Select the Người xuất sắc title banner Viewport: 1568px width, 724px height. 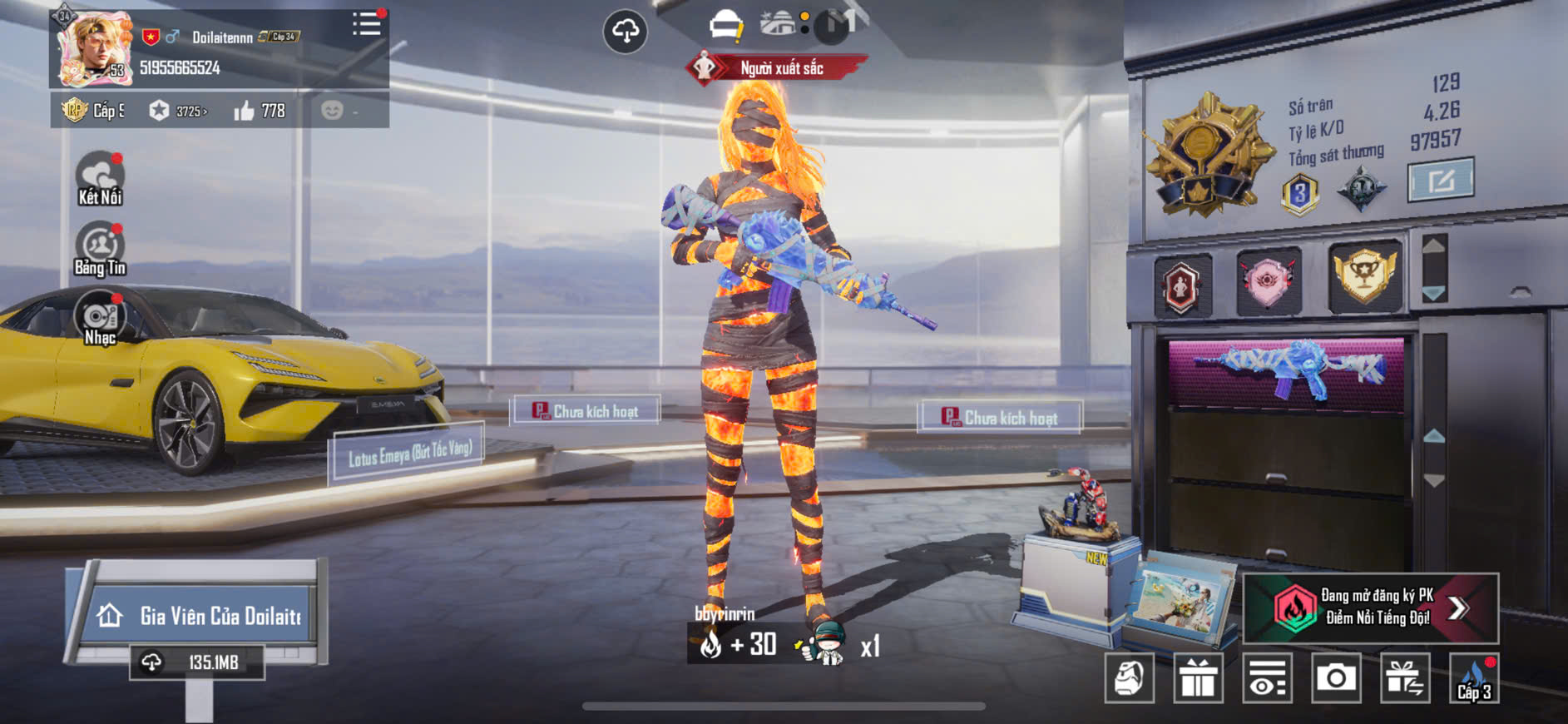coord(778,68)
